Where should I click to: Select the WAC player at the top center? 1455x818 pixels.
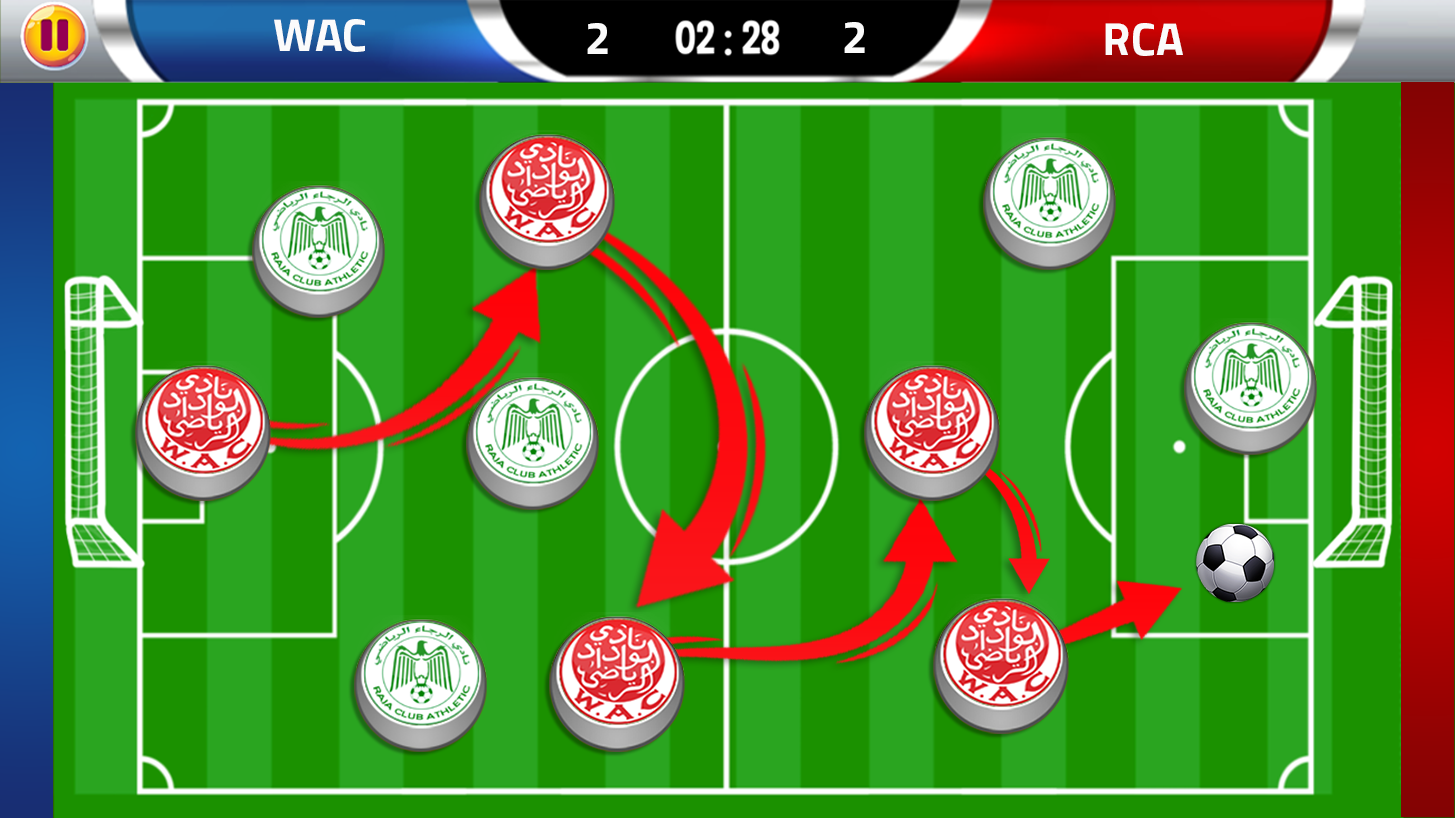pos(545,200)
